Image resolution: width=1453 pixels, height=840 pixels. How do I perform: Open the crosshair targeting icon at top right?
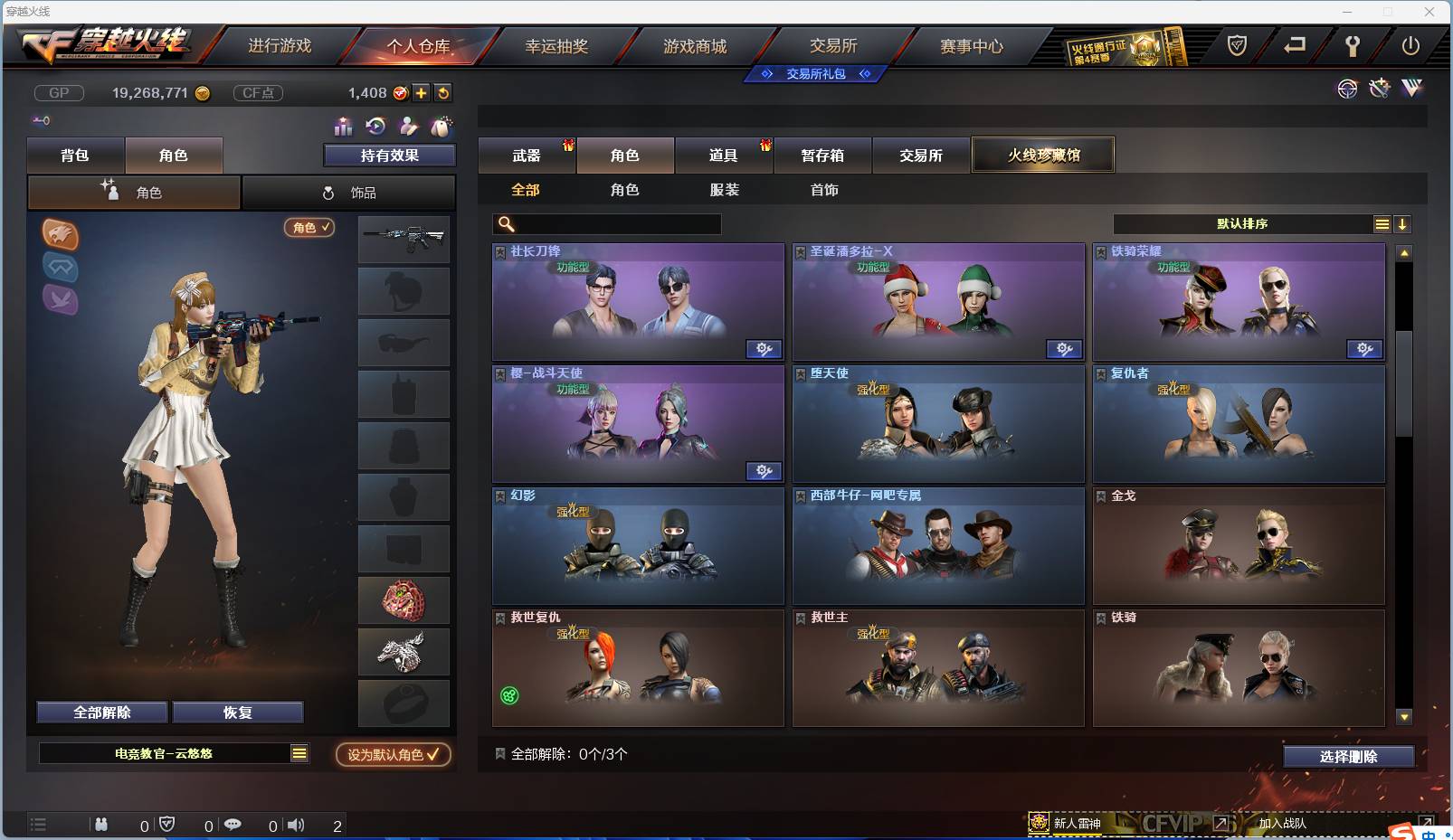point(1348,89)
